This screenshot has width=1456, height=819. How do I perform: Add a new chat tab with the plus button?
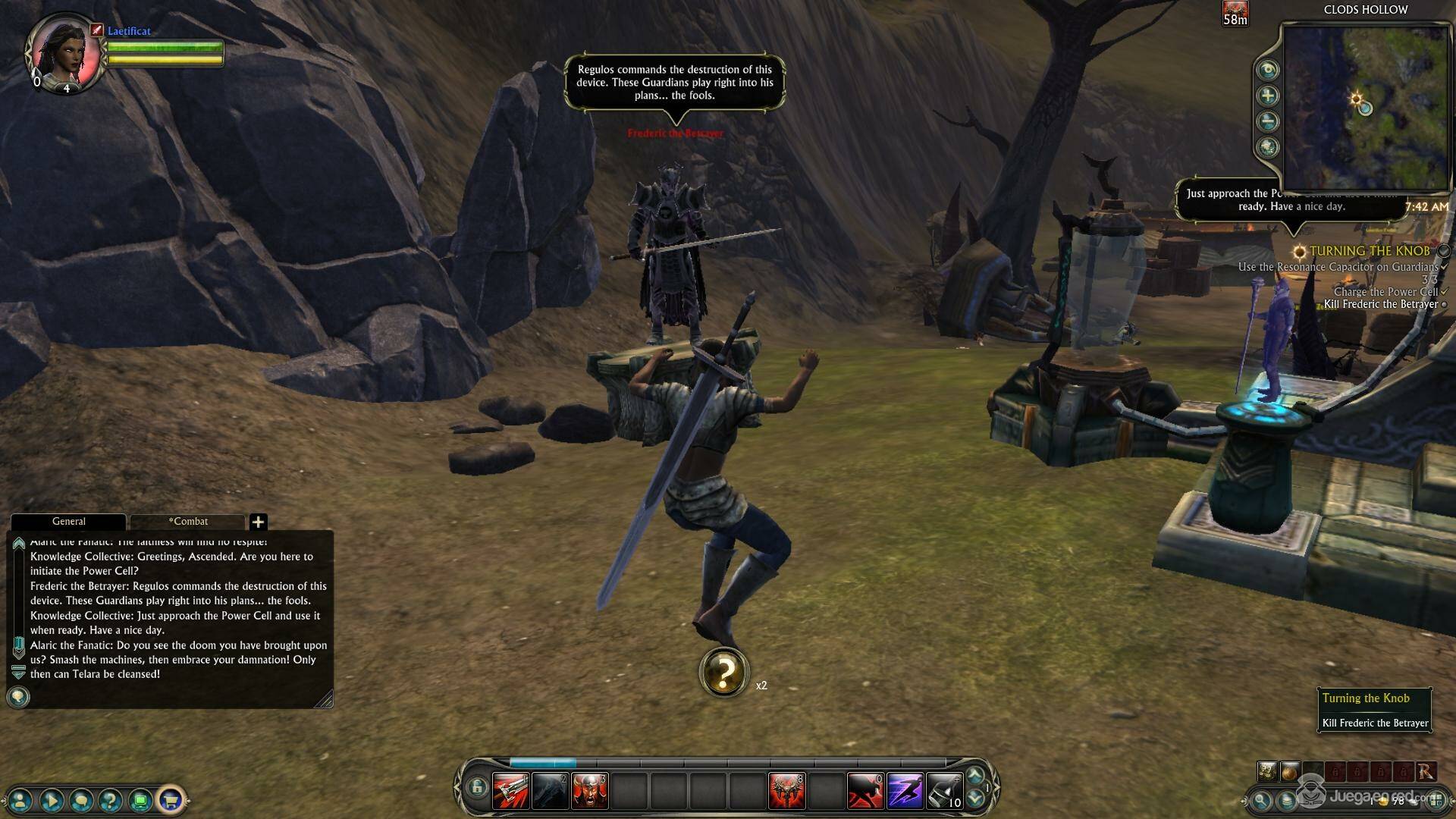pyautogui.click(x=258, y=522)
